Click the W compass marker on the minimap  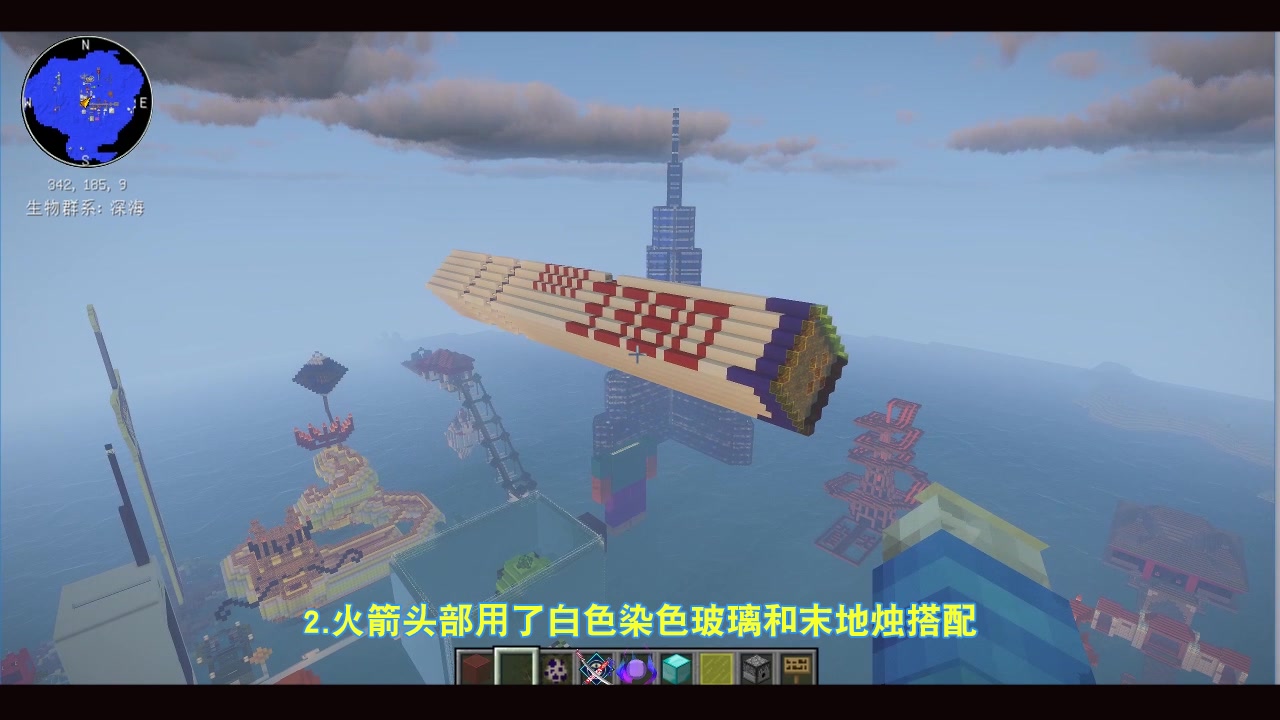[x=27, y=104]
